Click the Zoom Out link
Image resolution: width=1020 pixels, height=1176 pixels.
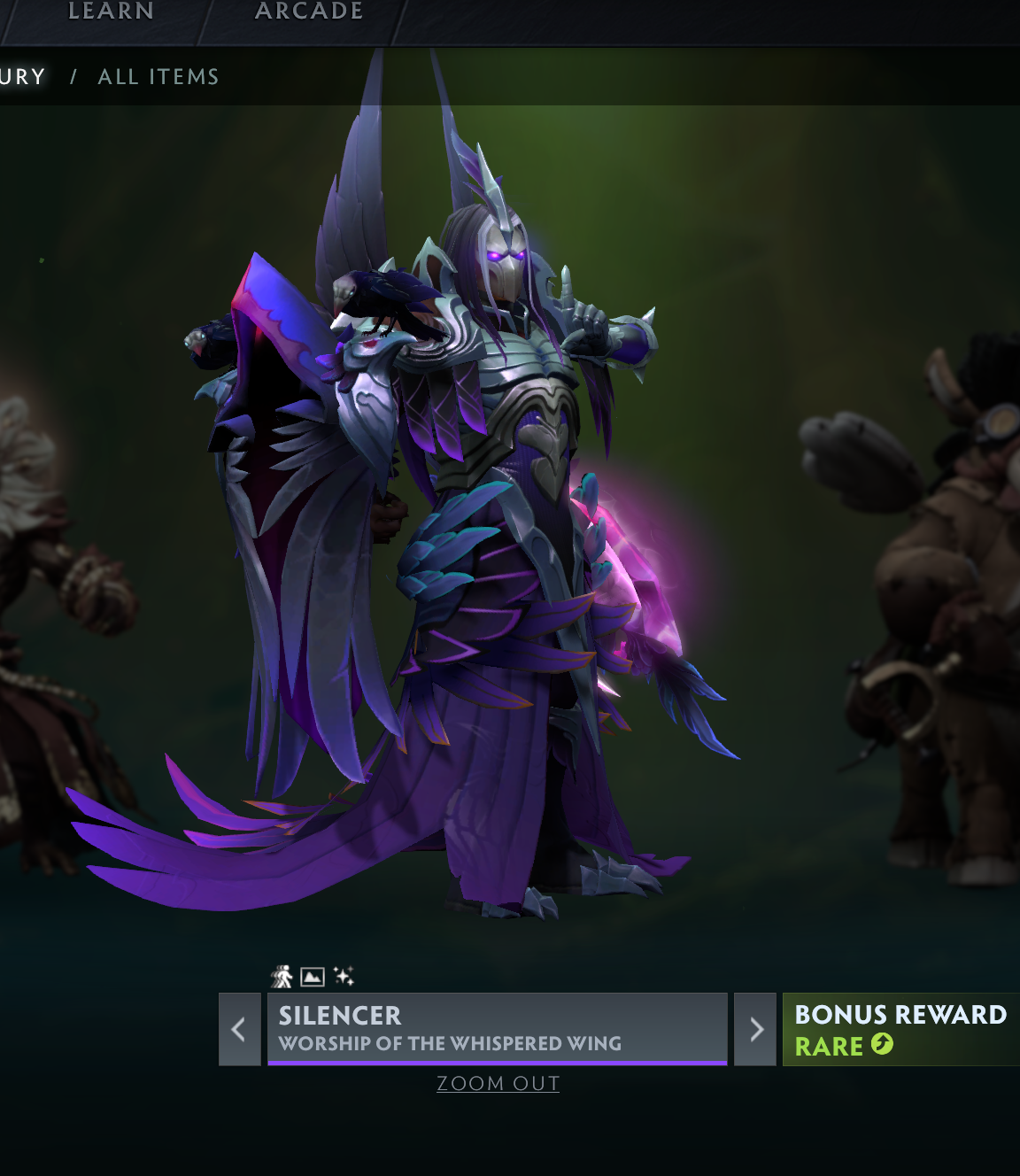click(498, 1083)
